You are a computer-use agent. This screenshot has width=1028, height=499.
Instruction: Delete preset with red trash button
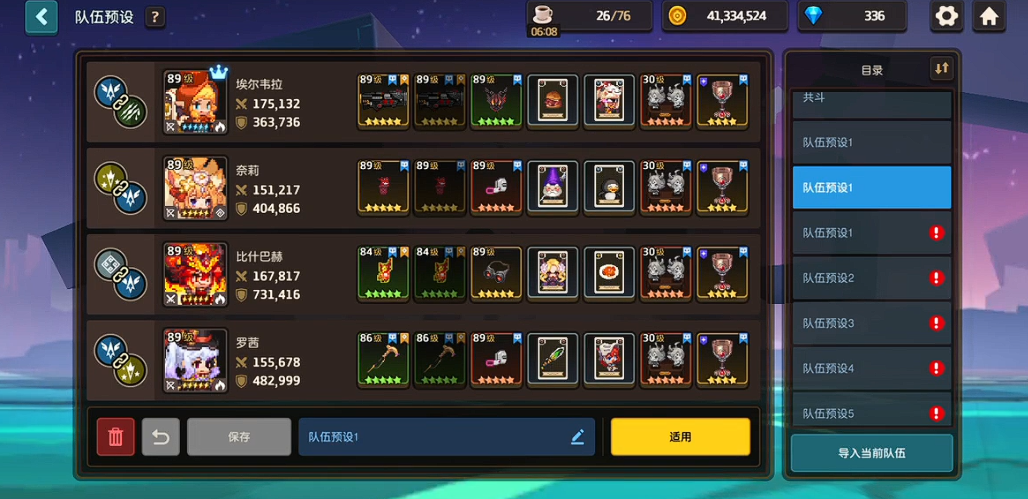pyautogui.click(x=116, y=437)
